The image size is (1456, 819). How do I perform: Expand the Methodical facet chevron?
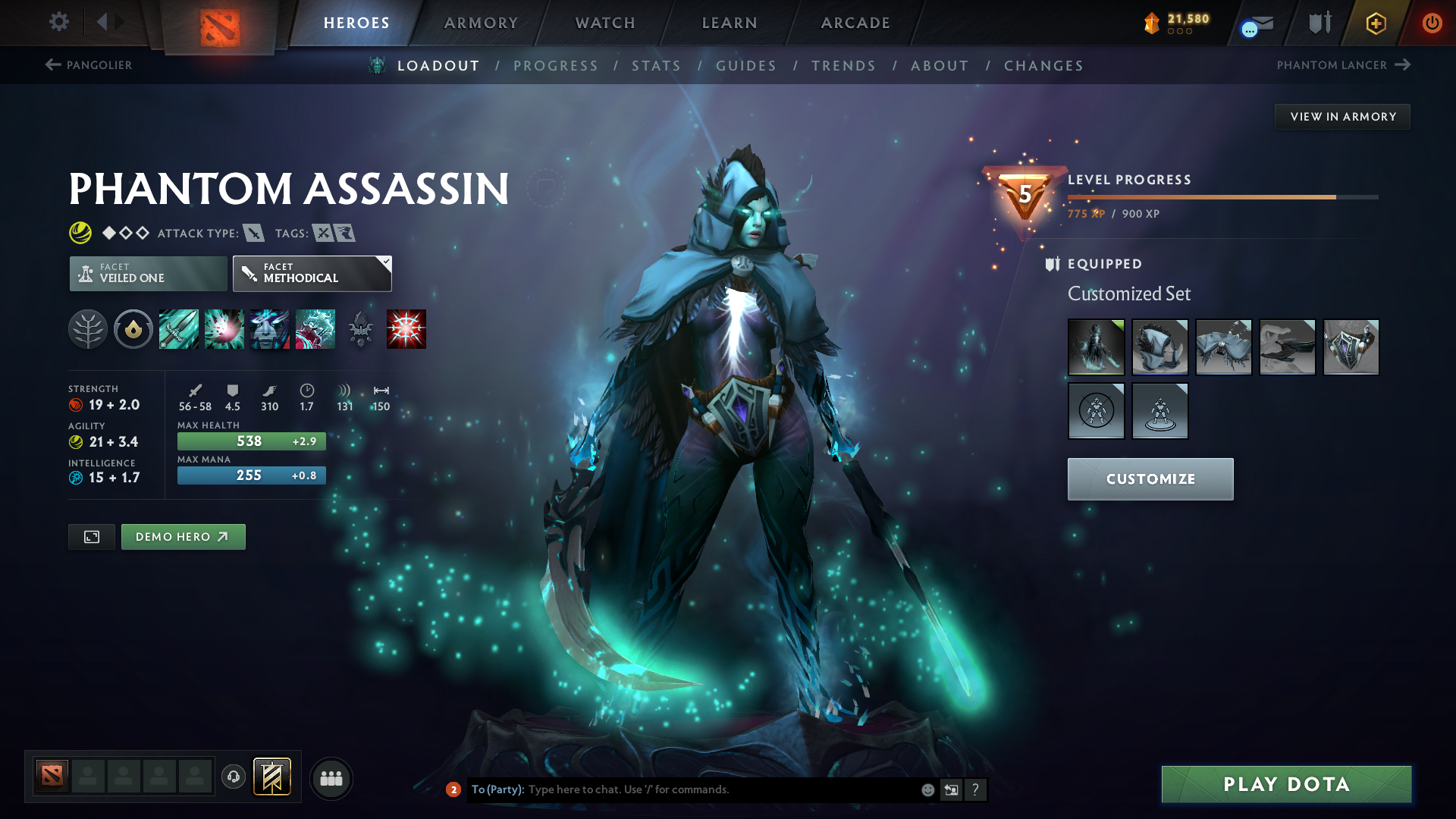click(385, 261)
